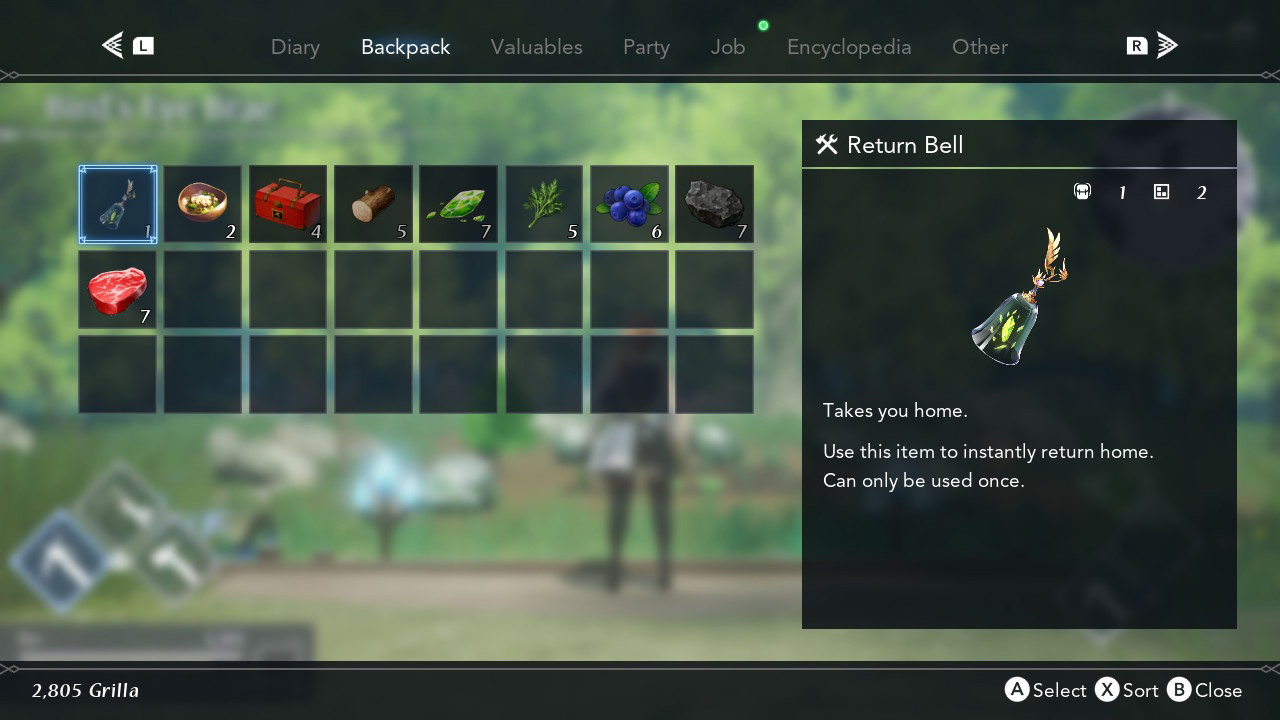The width and height of the screenshot is (1280, 720).
Task: Open the Diary tab
Action: pyautogui.click(x=295, y=46)
